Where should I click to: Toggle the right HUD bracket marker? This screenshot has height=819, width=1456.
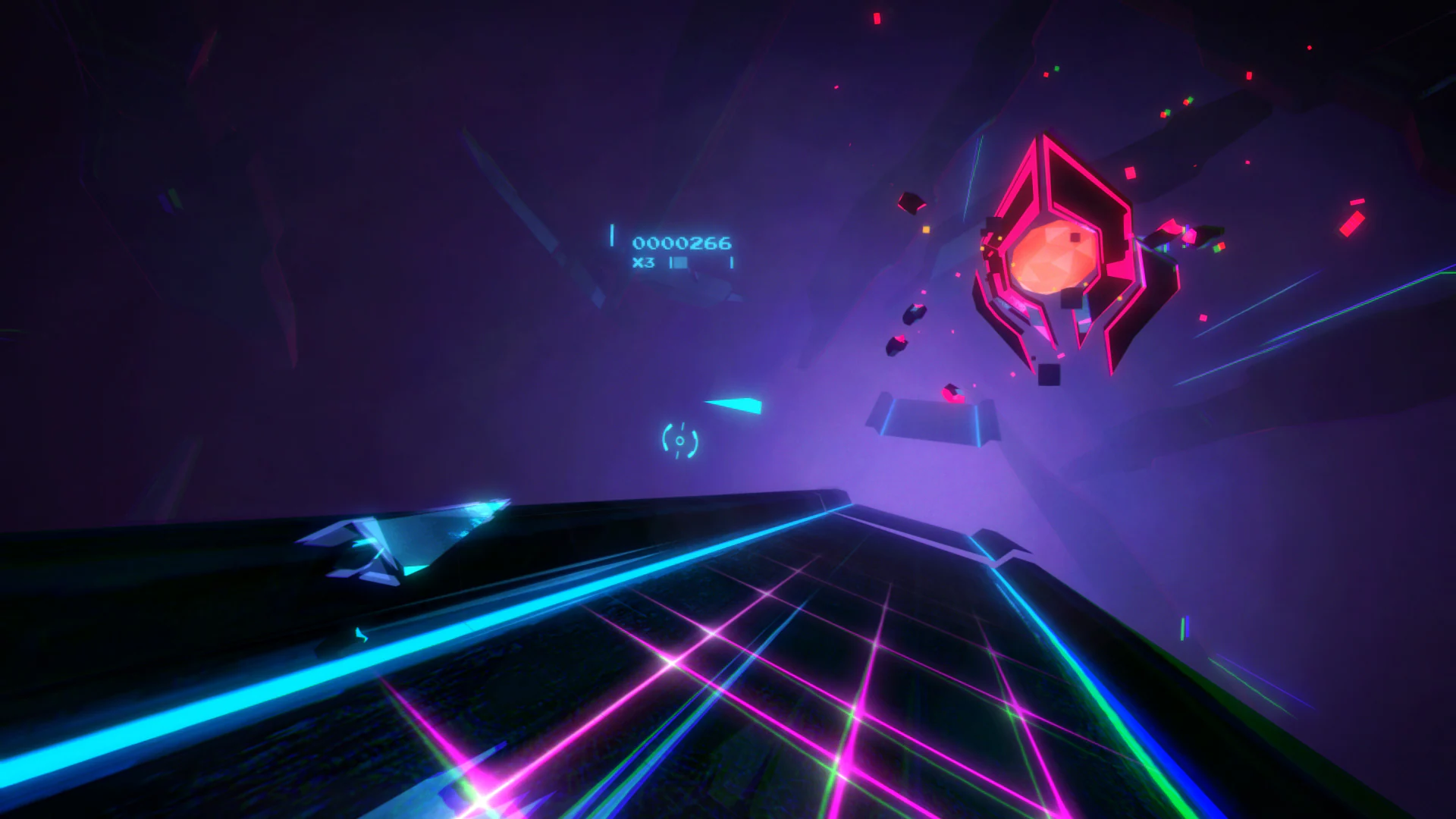point(732,263)
